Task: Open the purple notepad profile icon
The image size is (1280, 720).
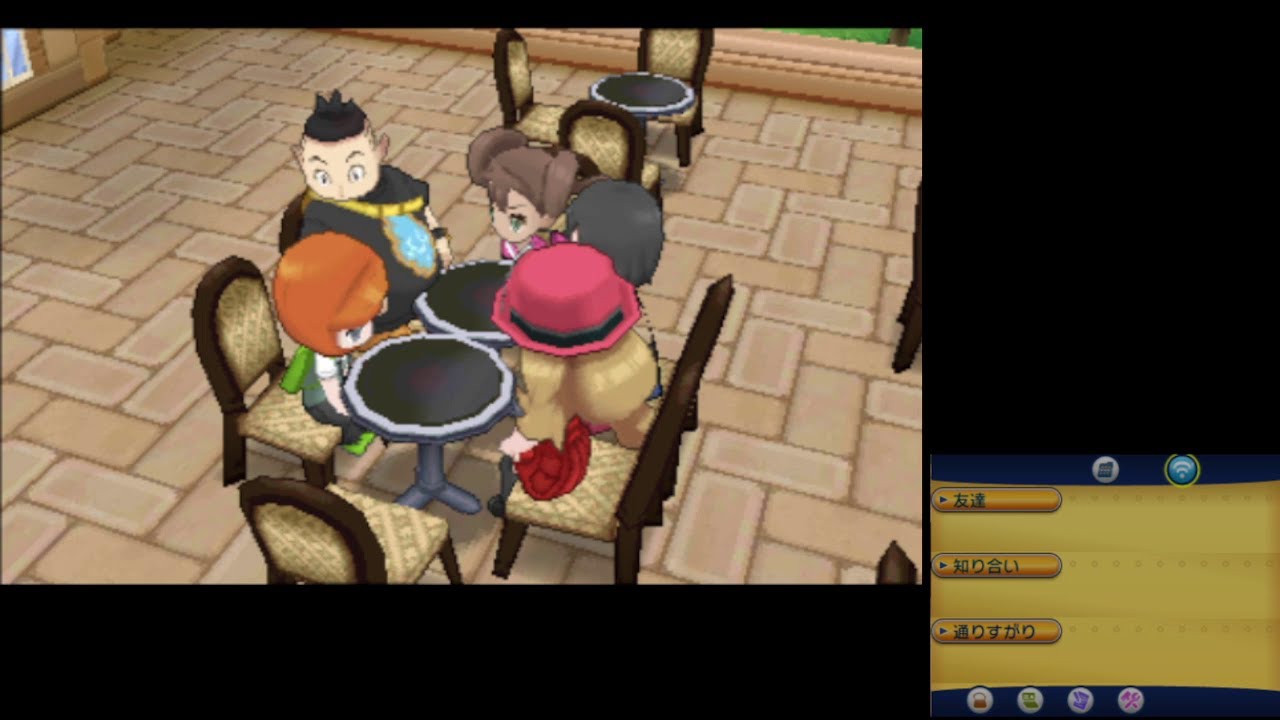Action: 1080,699
